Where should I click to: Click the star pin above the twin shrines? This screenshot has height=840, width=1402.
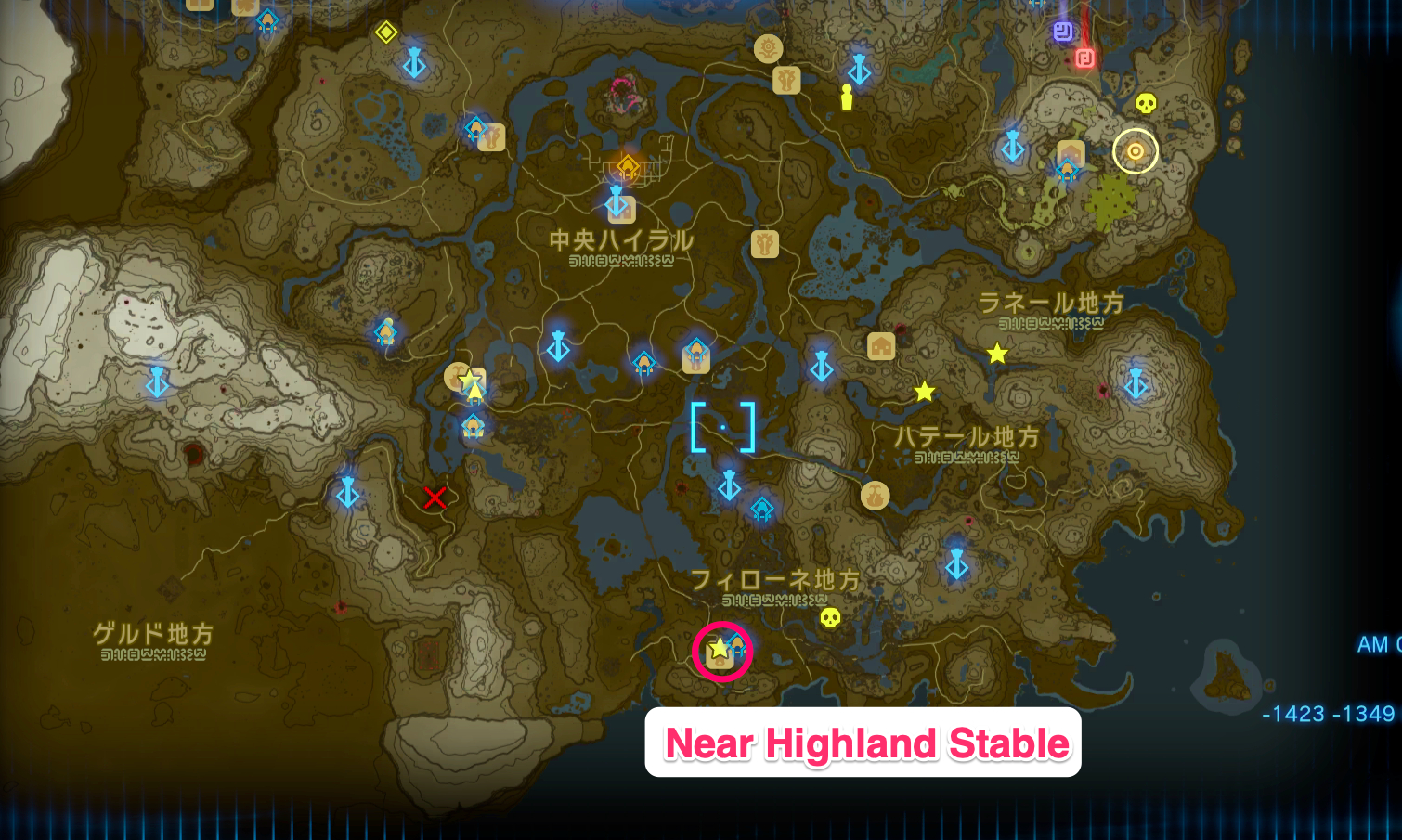(x=471, y=377)
